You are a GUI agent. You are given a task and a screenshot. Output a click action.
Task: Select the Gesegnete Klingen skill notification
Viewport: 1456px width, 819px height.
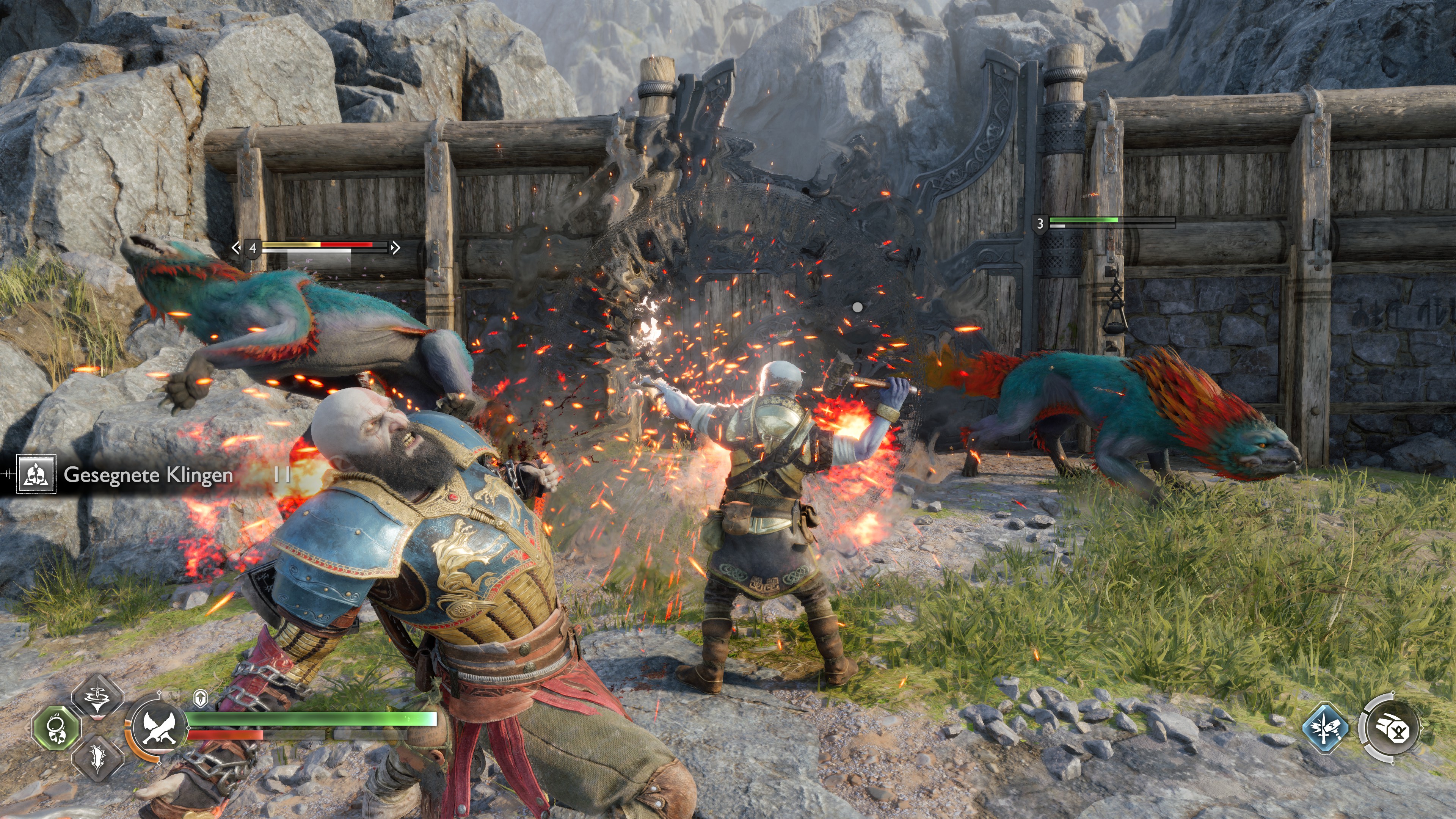[x=148, y=475]
